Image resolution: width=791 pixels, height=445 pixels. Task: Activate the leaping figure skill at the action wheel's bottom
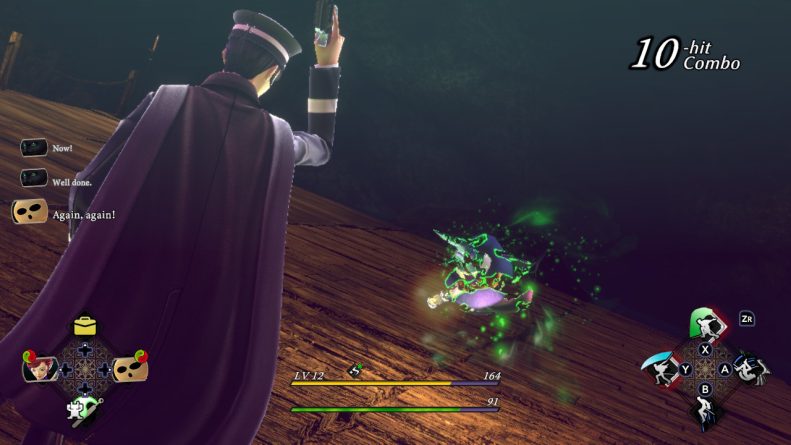pyautogui.click(x=706, y=412)
